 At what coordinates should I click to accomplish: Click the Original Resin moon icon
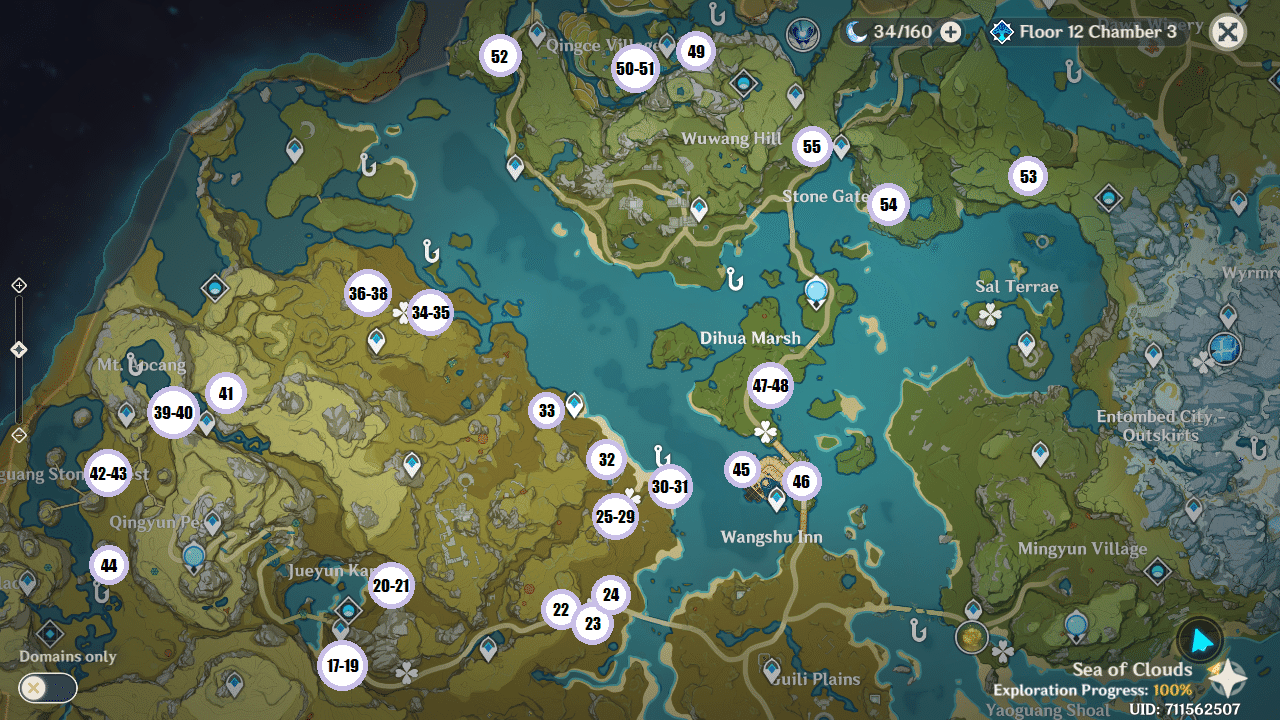[857, 32]
